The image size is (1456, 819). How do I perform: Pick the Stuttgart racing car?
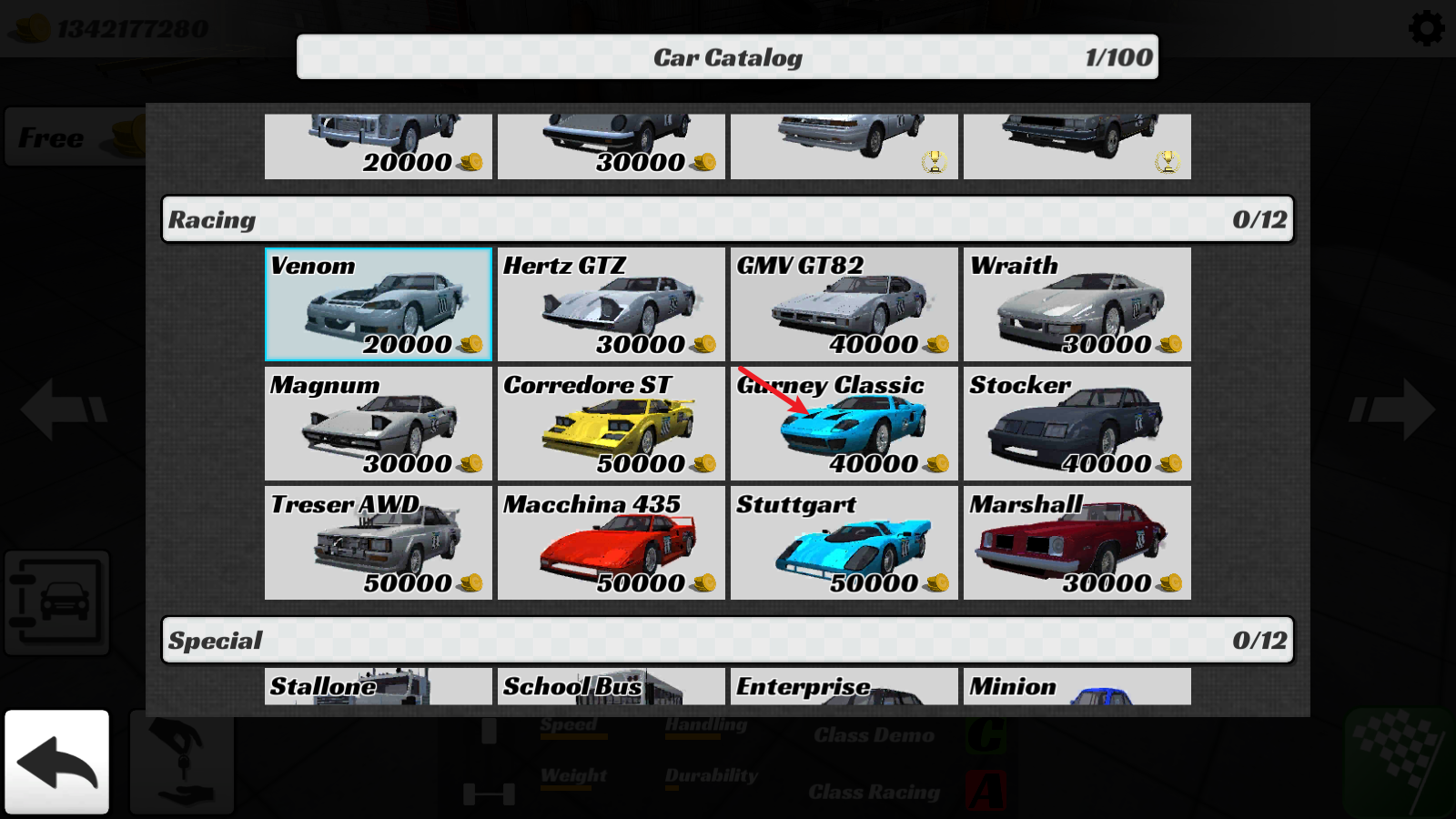pos(844,543)
